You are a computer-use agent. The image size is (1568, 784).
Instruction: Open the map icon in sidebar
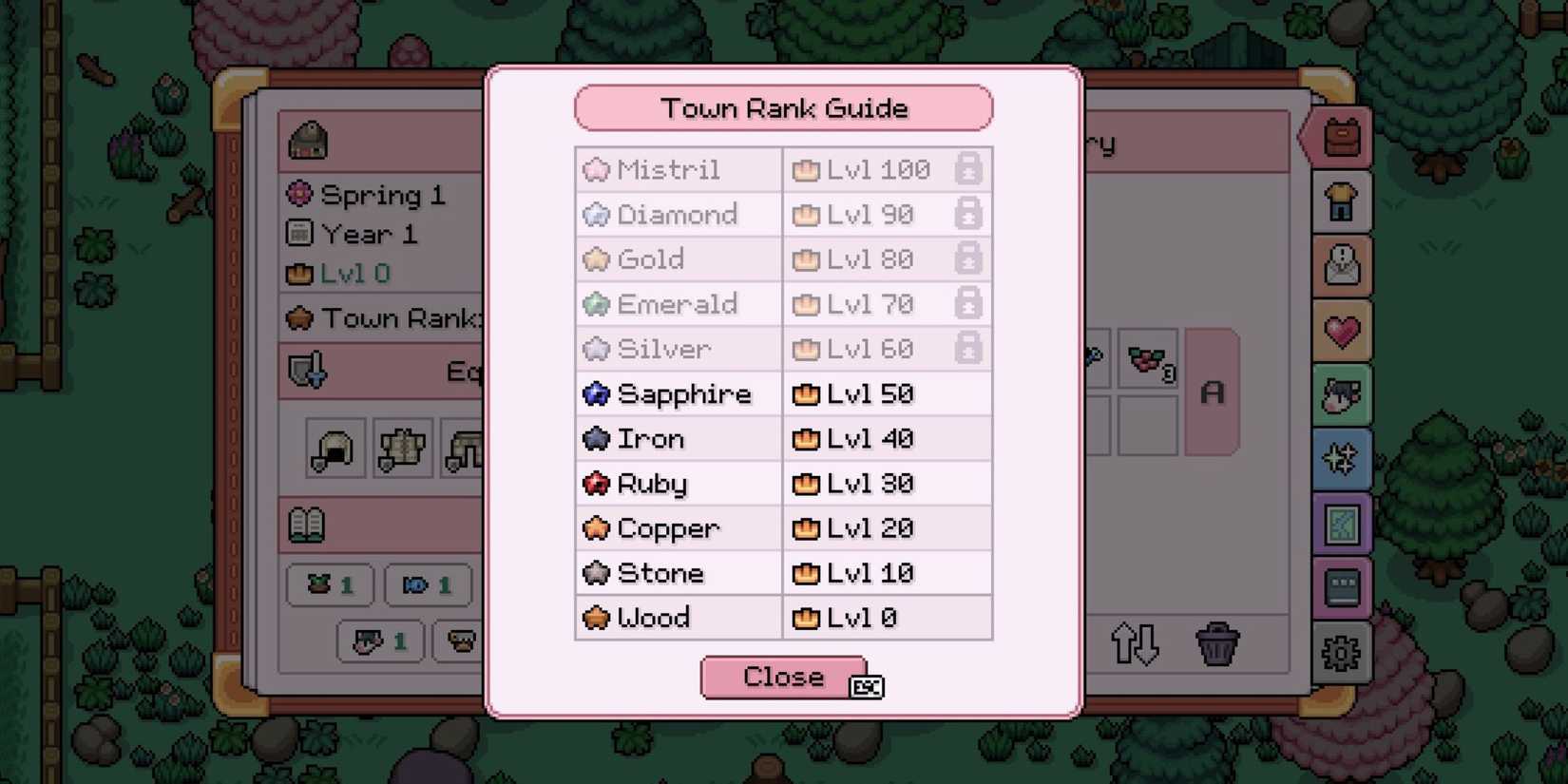[1339, 522]
